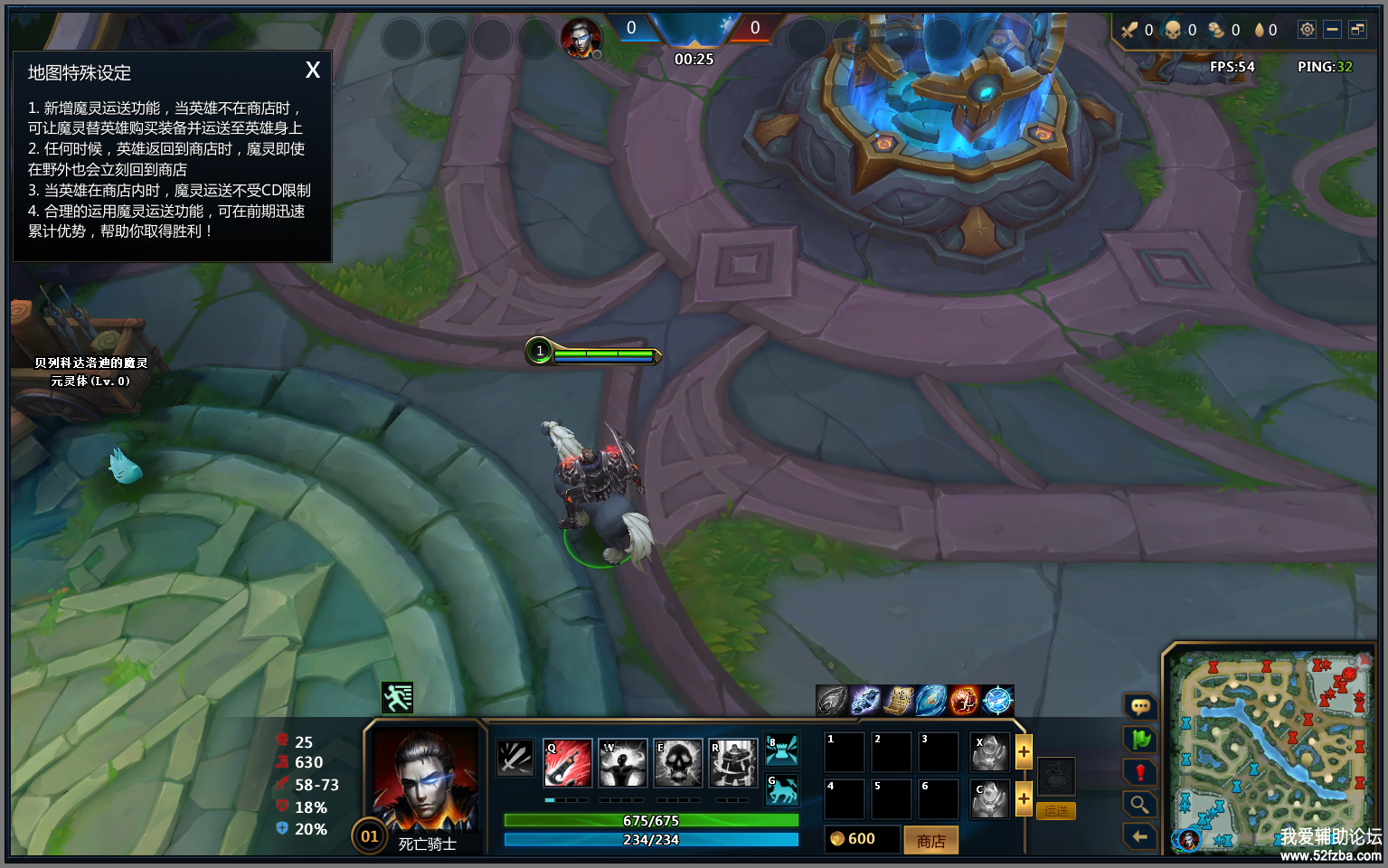
Task: Click the 运送 delivery button
Action: pos(1055,811)
